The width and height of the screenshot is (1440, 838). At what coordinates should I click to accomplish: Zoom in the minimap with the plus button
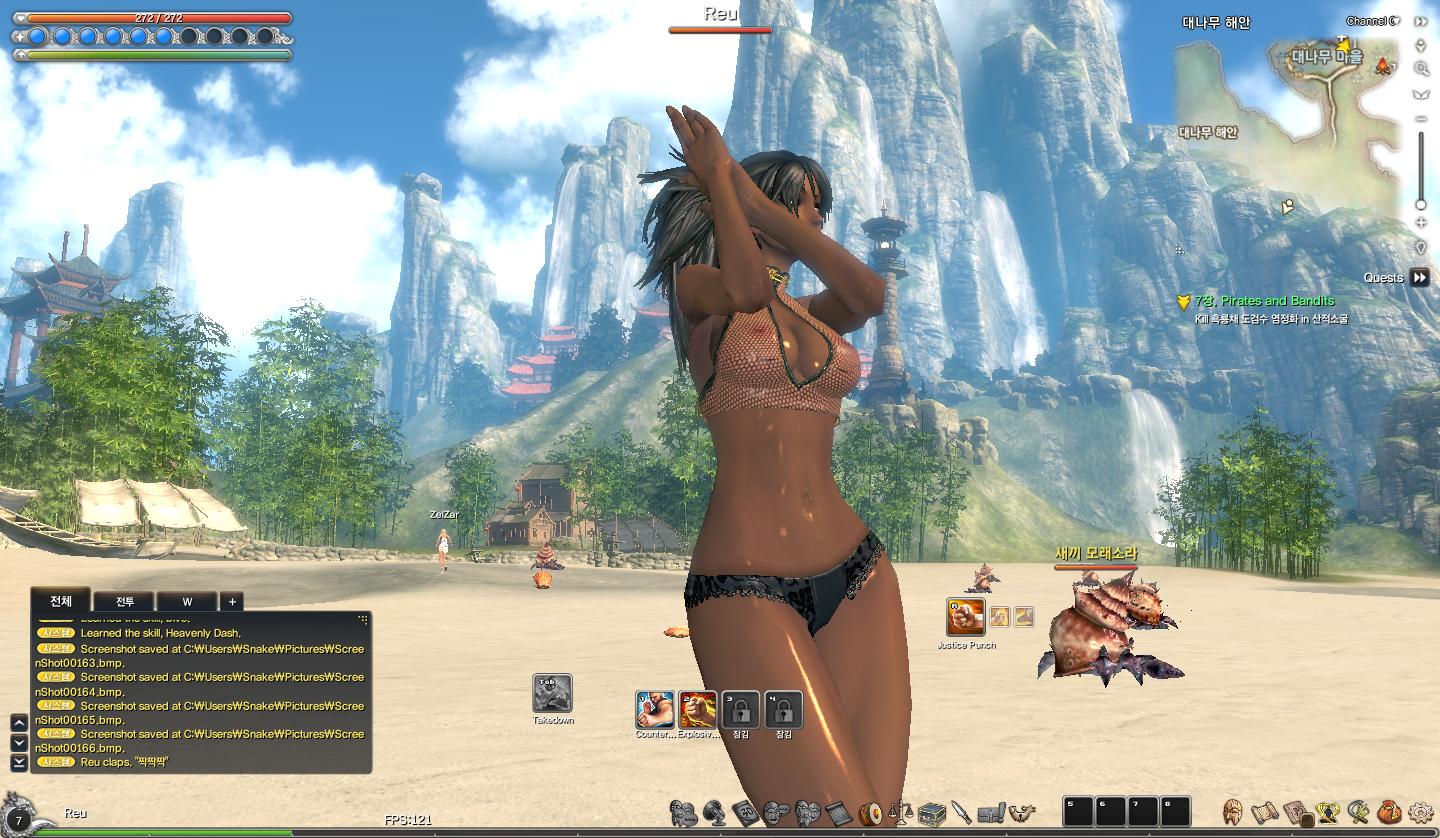pos(1421,223)
